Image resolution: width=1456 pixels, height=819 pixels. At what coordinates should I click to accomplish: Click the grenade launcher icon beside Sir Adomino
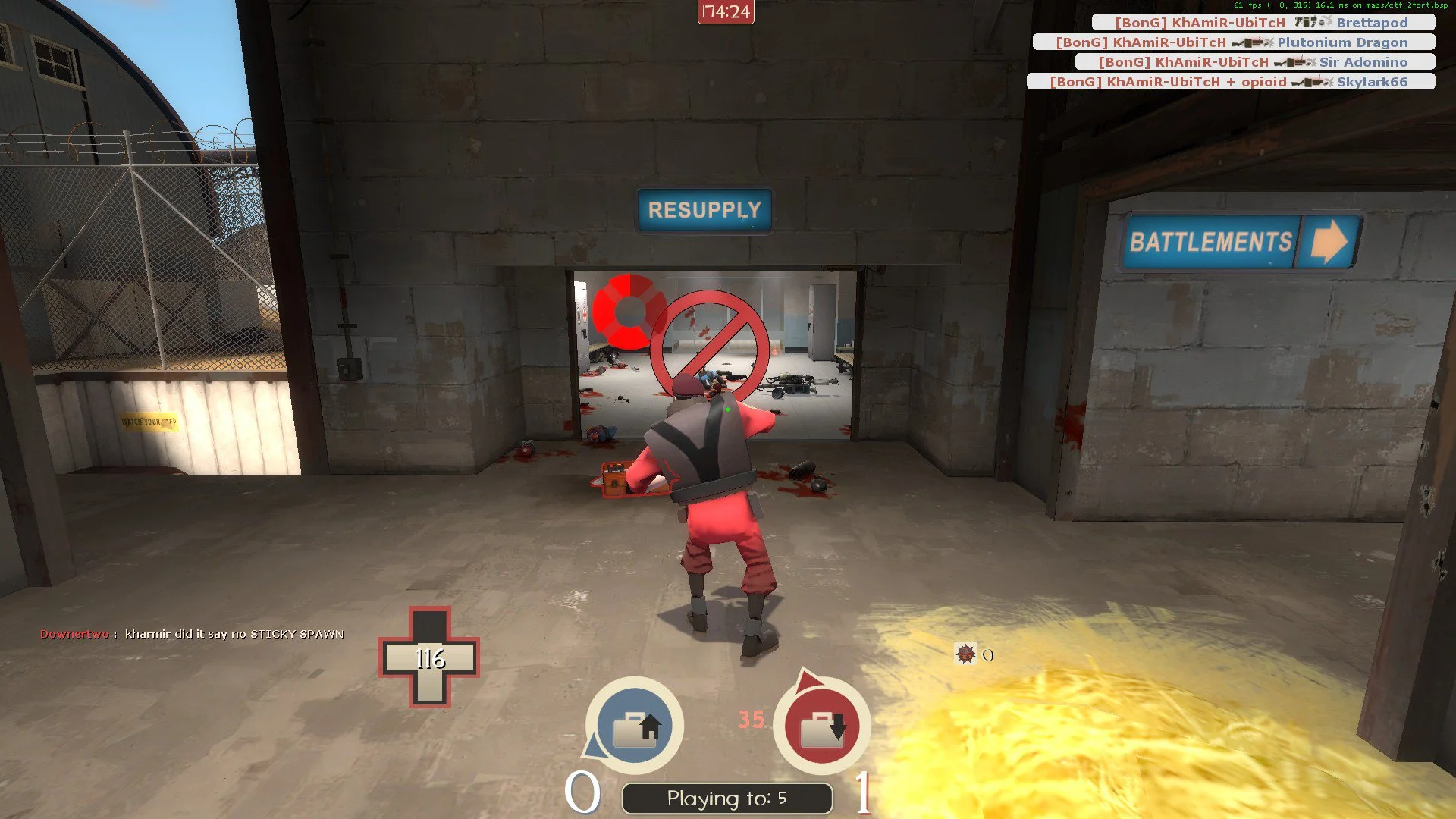(x=1293, y=62)
